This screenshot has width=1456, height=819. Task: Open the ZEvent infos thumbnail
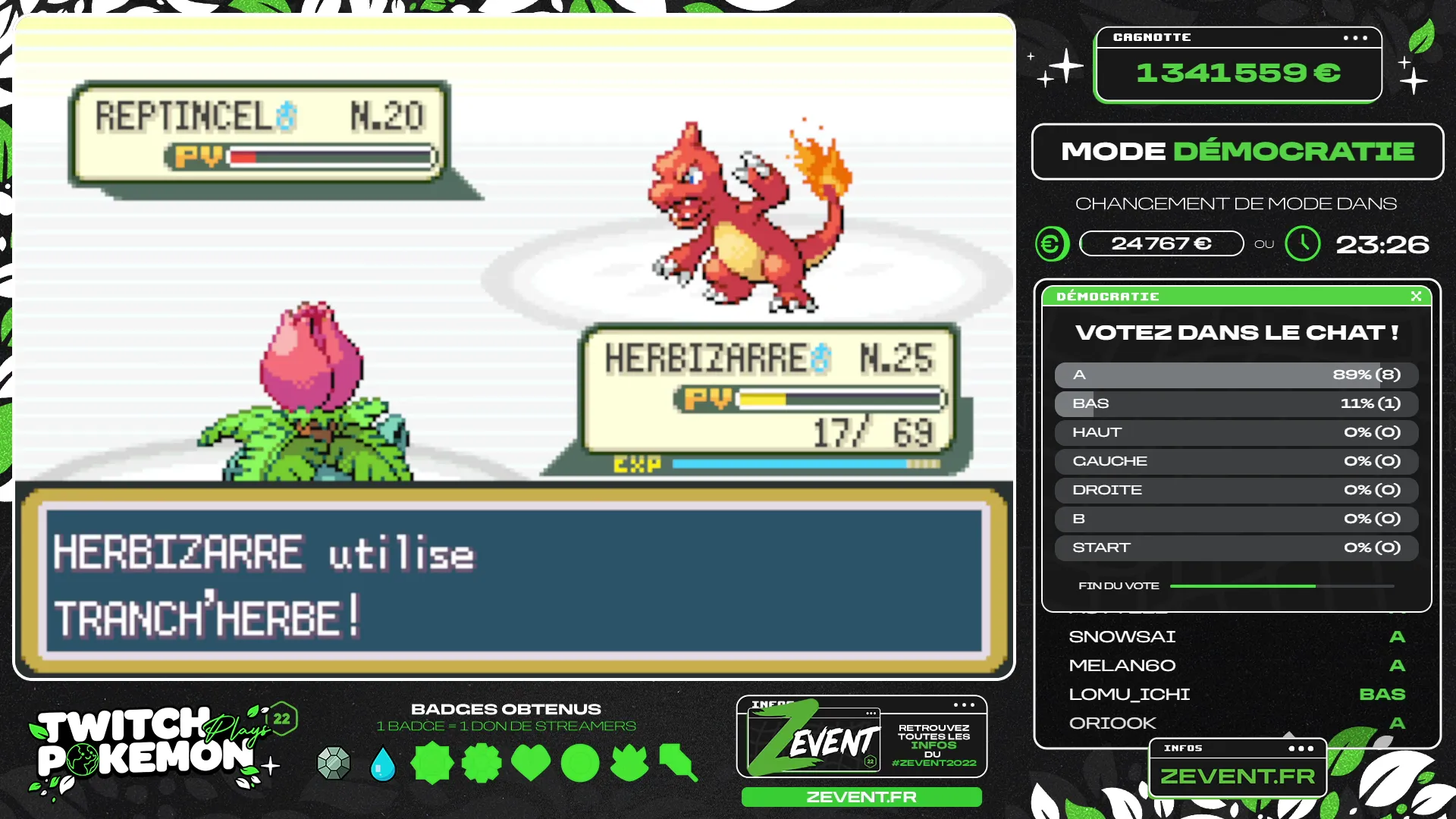tap(861, 737)
